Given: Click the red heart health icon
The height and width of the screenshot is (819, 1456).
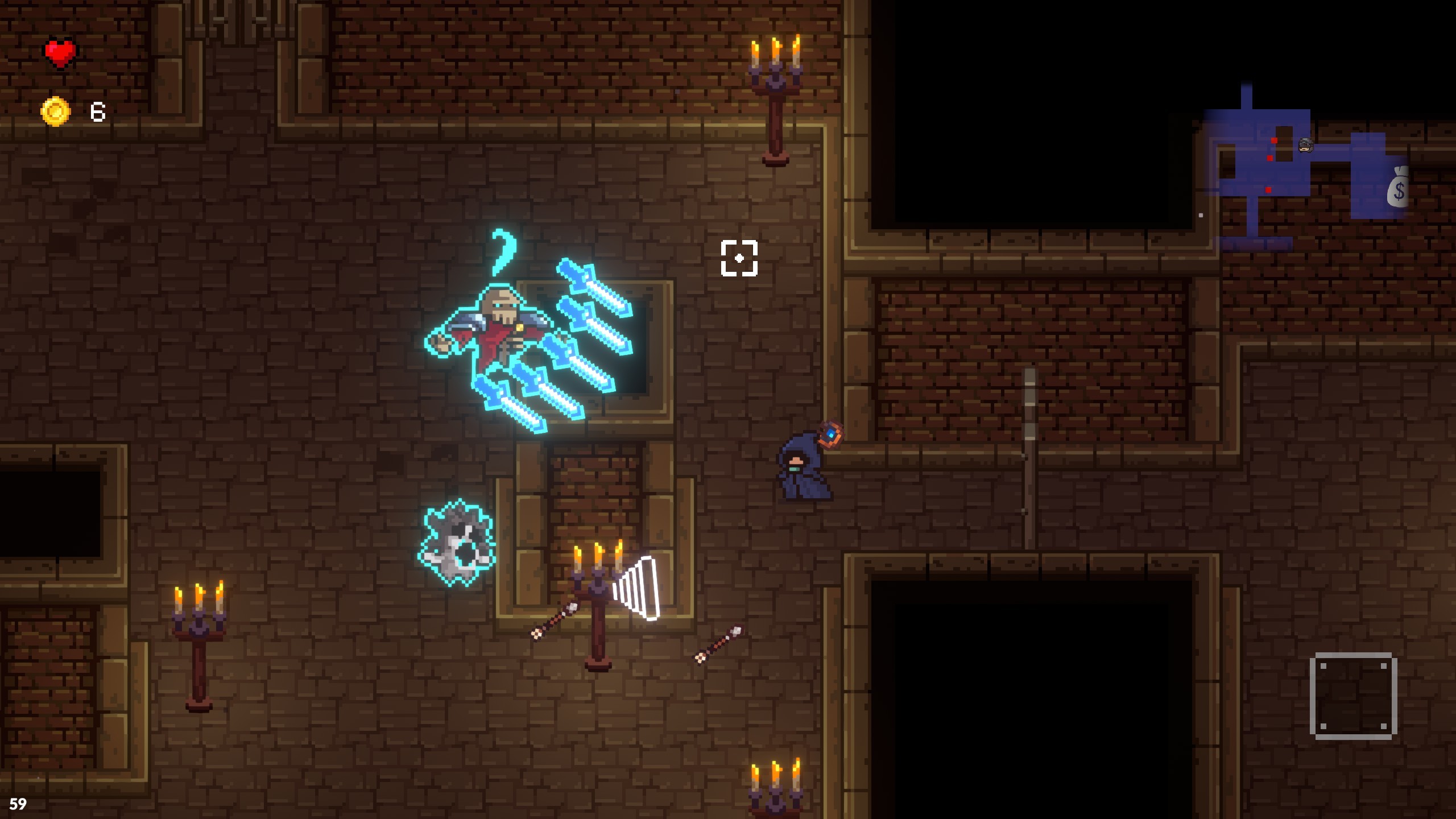Looking at the screenshot, I should 59,53.
